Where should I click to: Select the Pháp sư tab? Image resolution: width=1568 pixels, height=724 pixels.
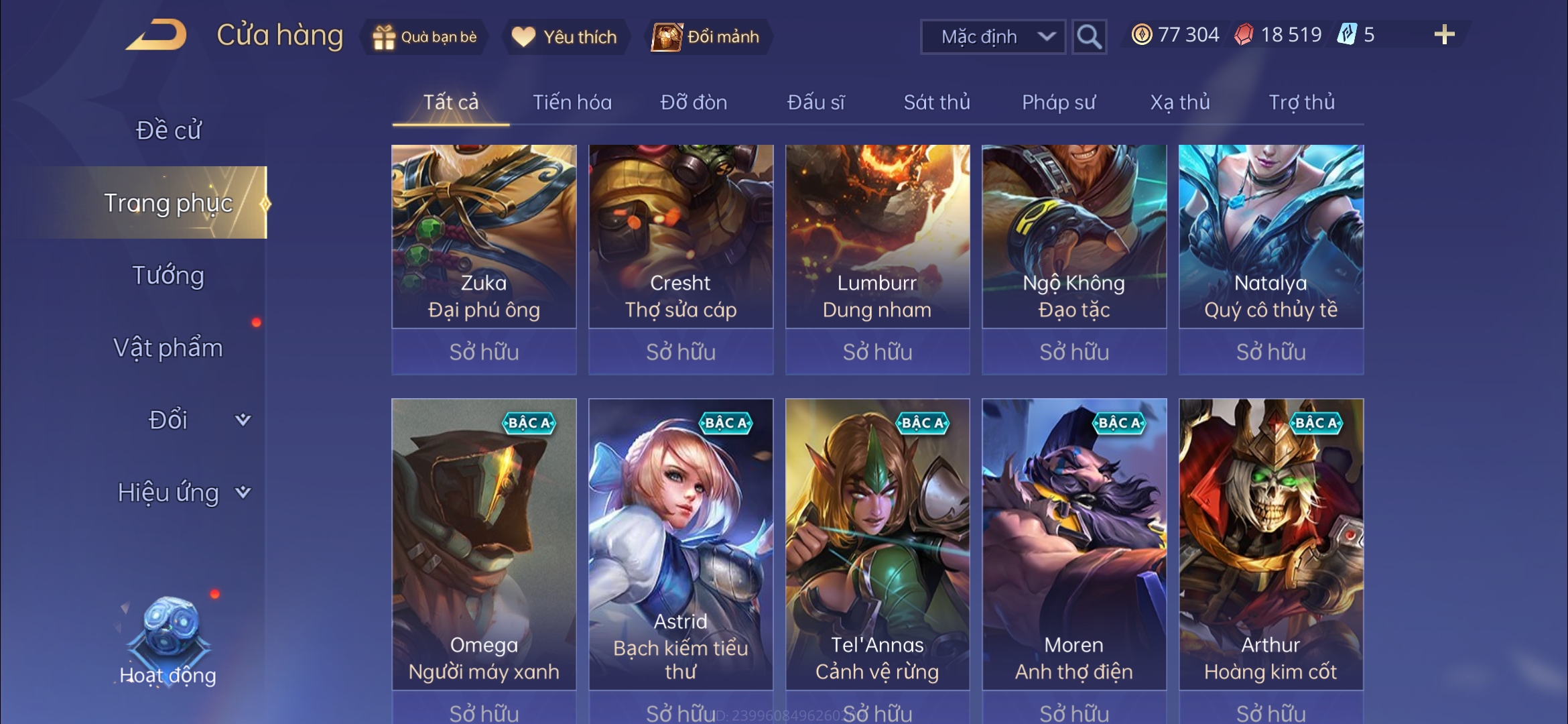click(x=1059, y=103)
